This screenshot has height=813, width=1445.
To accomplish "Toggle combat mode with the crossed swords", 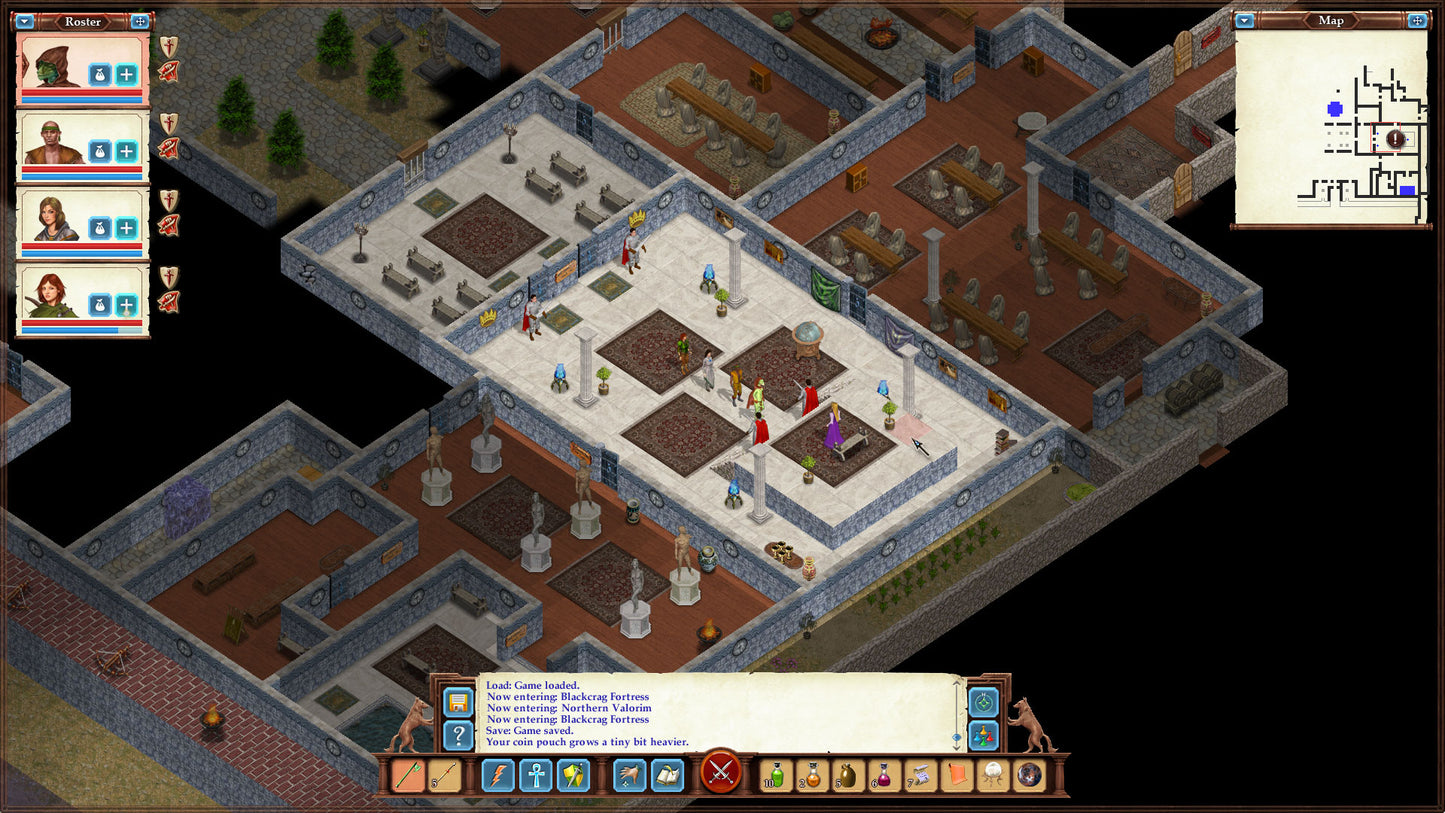I will point(720,774).
